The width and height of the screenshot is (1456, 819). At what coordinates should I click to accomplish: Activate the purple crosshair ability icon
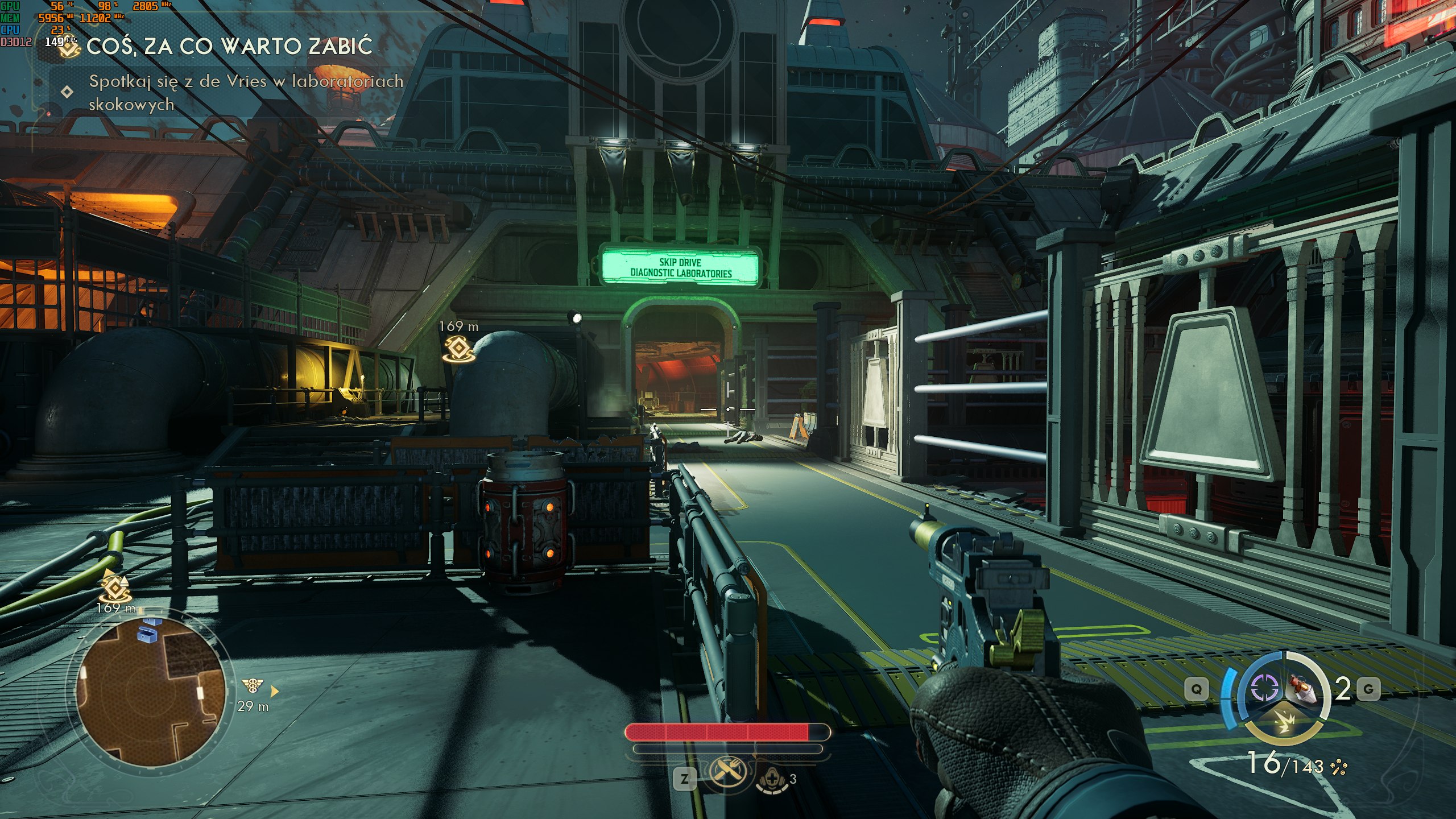coord(1264,689)
